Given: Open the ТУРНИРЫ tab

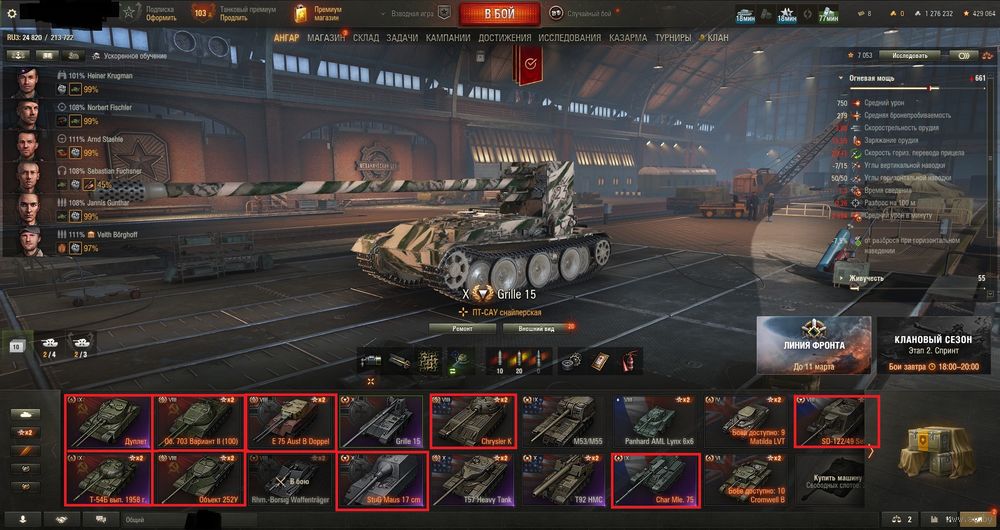Looking at the screenshot, I should (x=673, y=38).
